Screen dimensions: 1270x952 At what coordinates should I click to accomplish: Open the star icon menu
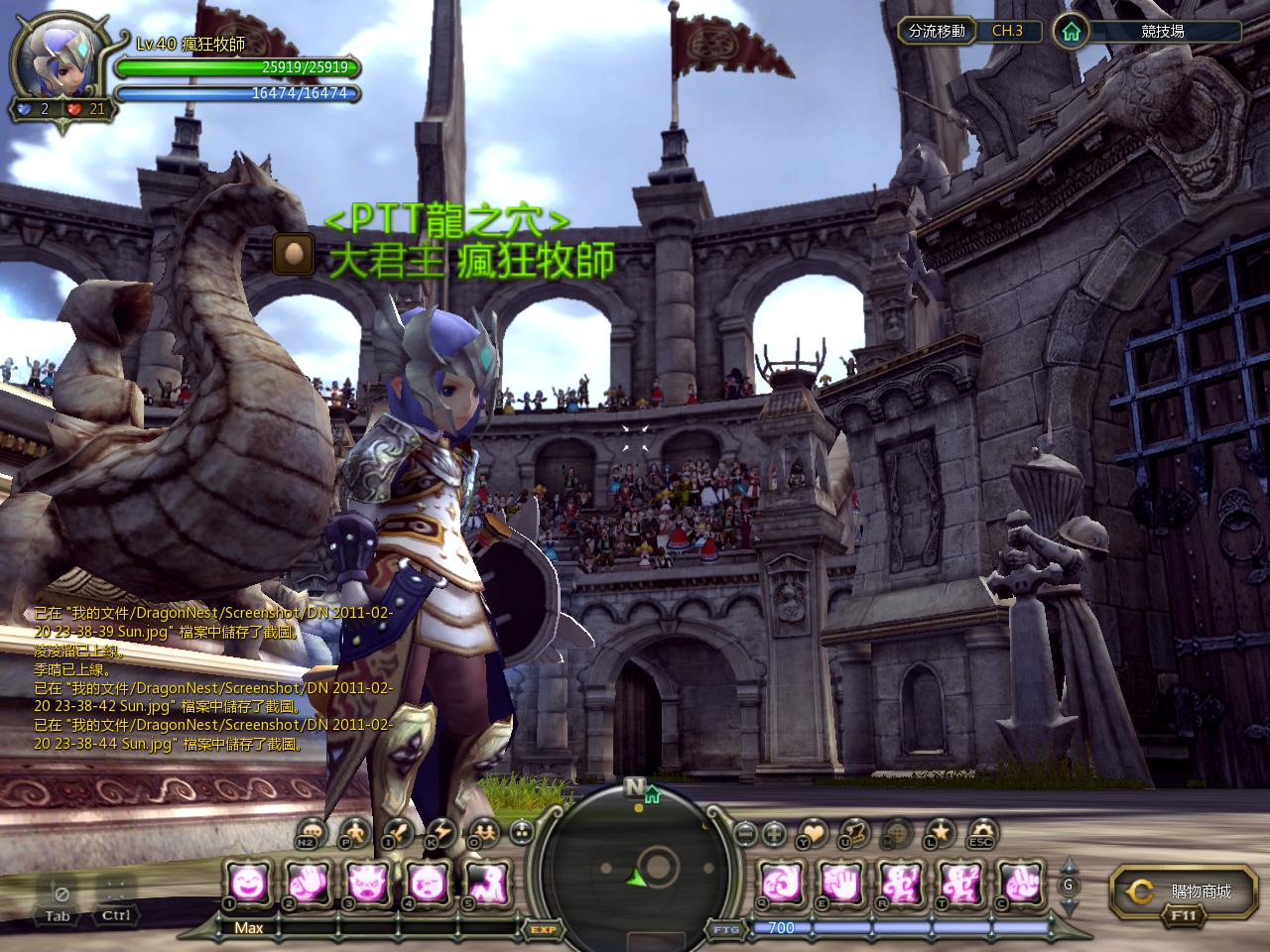coord(940,831)
